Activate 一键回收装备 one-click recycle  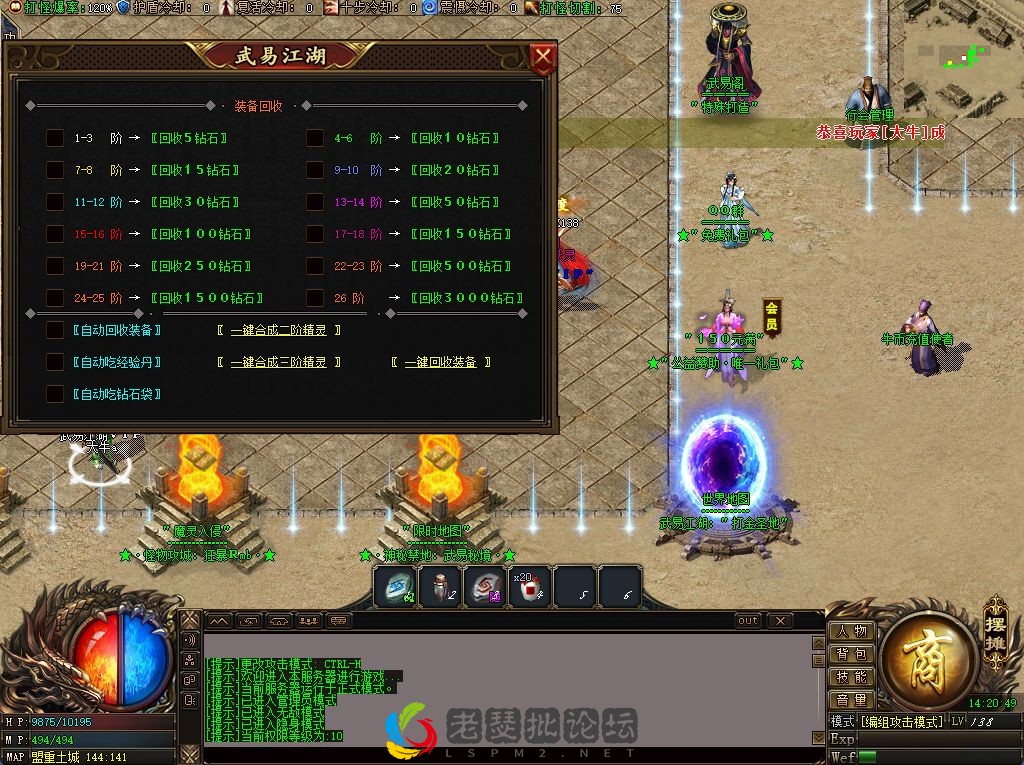click(440, 363)
